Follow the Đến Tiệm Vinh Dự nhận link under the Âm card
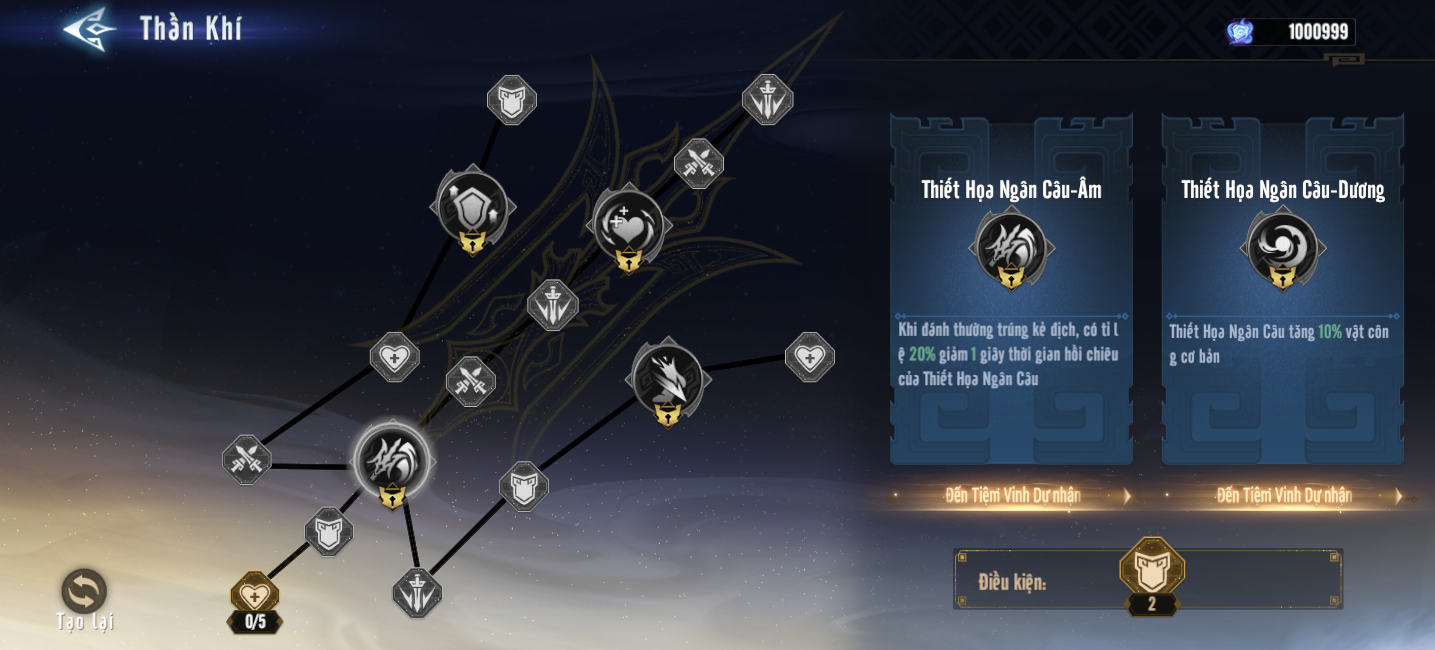The image size is (1435, 650). tap(1013, 495)
